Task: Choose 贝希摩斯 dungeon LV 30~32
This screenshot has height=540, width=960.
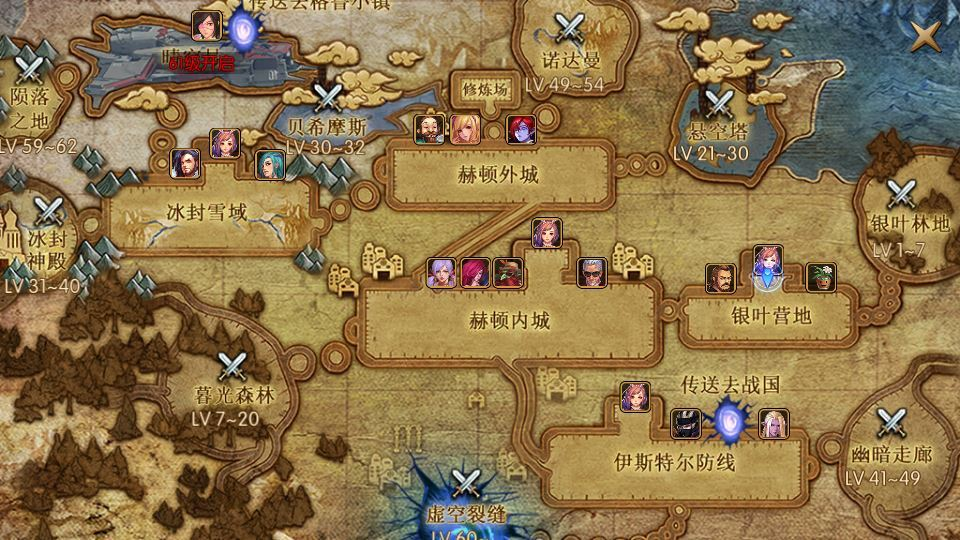Action: tap(326, 99)
